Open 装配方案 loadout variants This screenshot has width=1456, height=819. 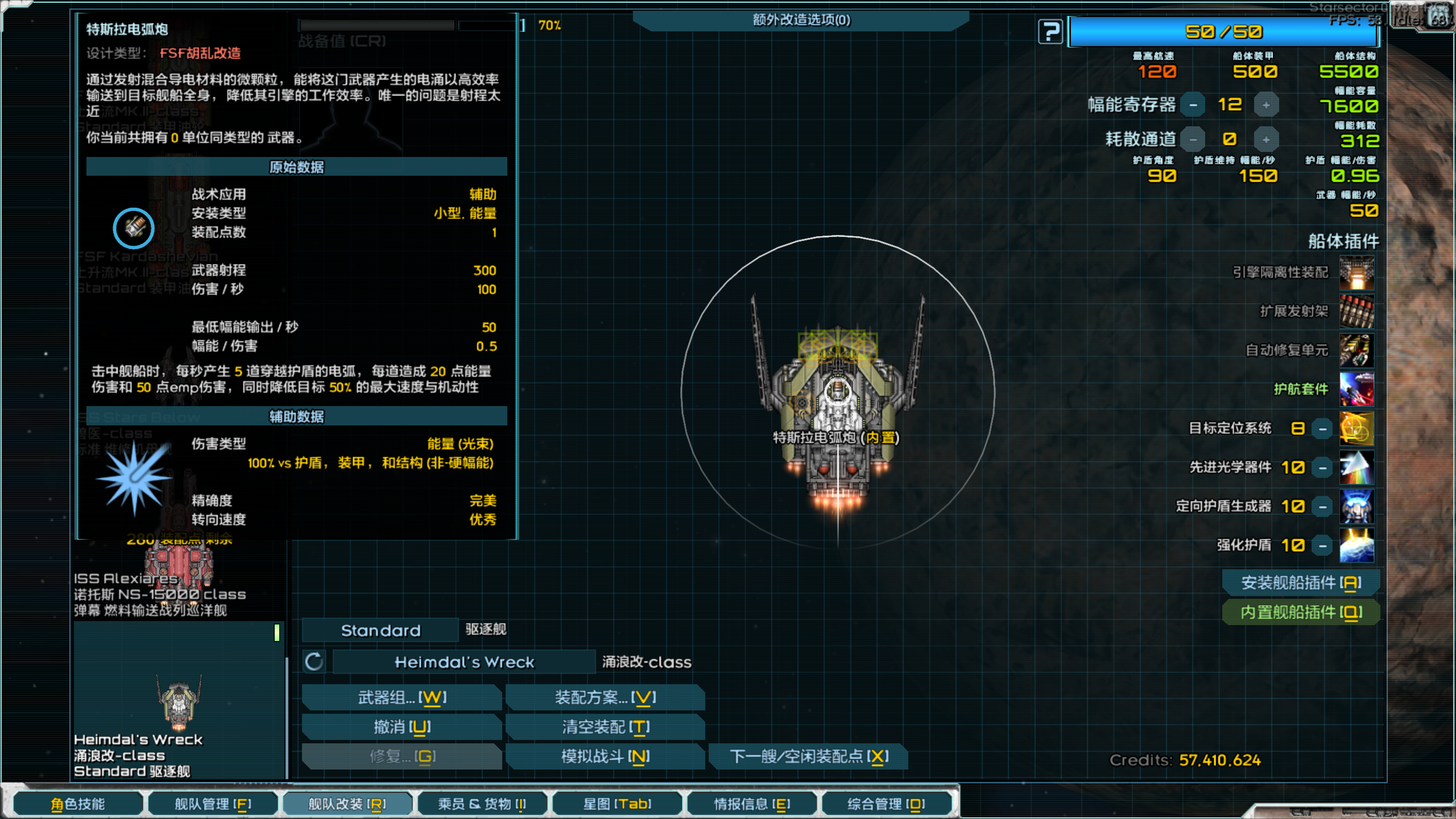click(x=605, y=697)
